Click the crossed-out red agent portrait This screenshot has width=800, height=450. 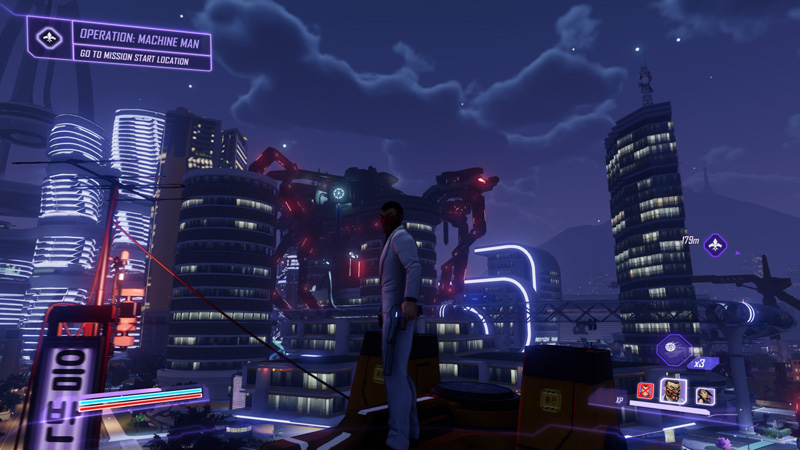pyautogui.click(x=645, y=390)
